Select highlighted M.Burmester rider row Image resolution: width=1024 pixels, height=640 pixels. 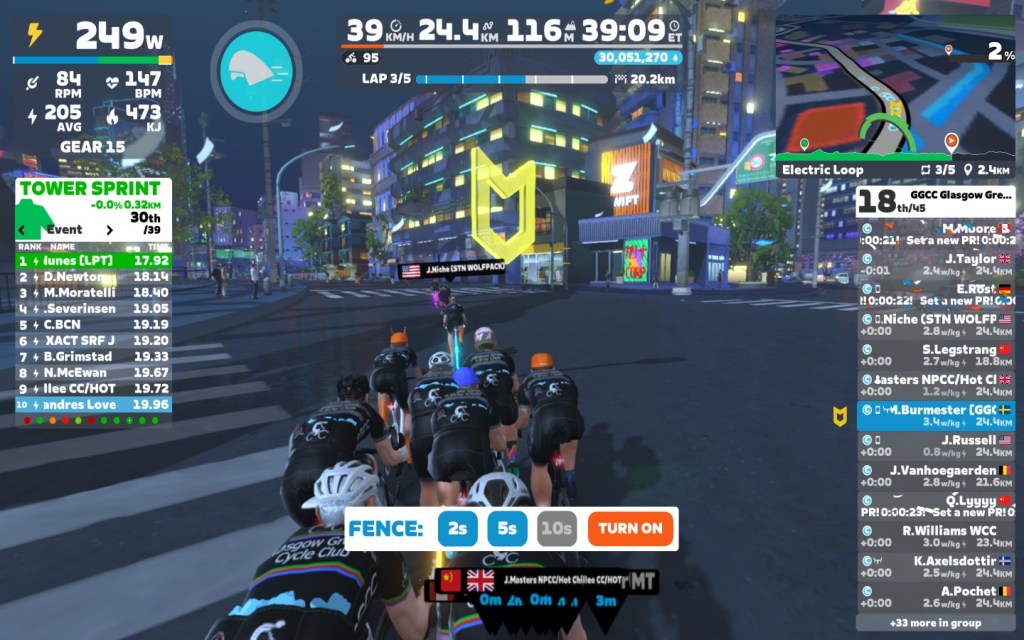coord(936,415)
